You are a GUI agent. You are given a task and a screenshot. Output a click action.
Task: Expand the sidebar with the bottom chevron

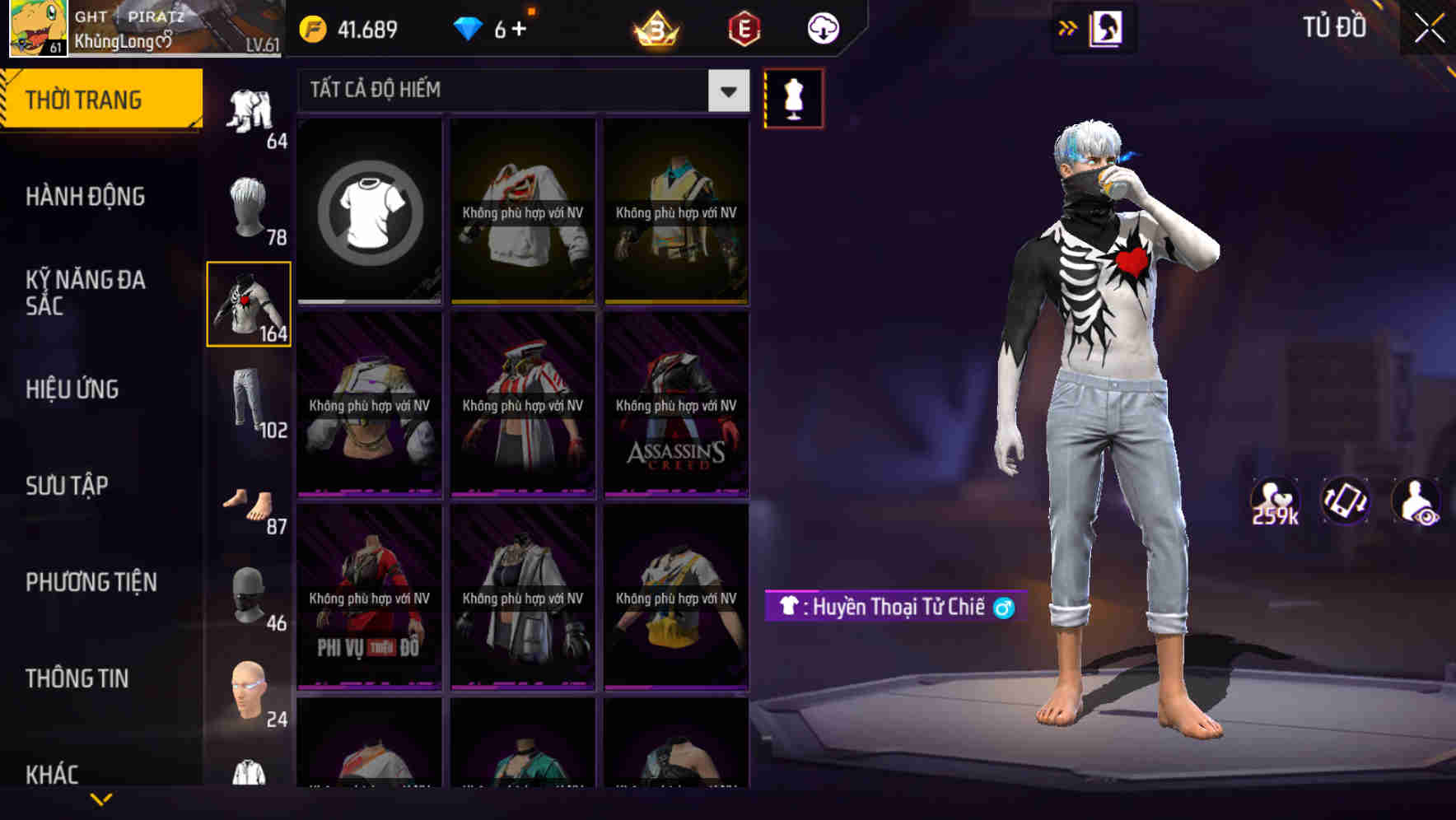pyautogui.click(x=101, y=799)
